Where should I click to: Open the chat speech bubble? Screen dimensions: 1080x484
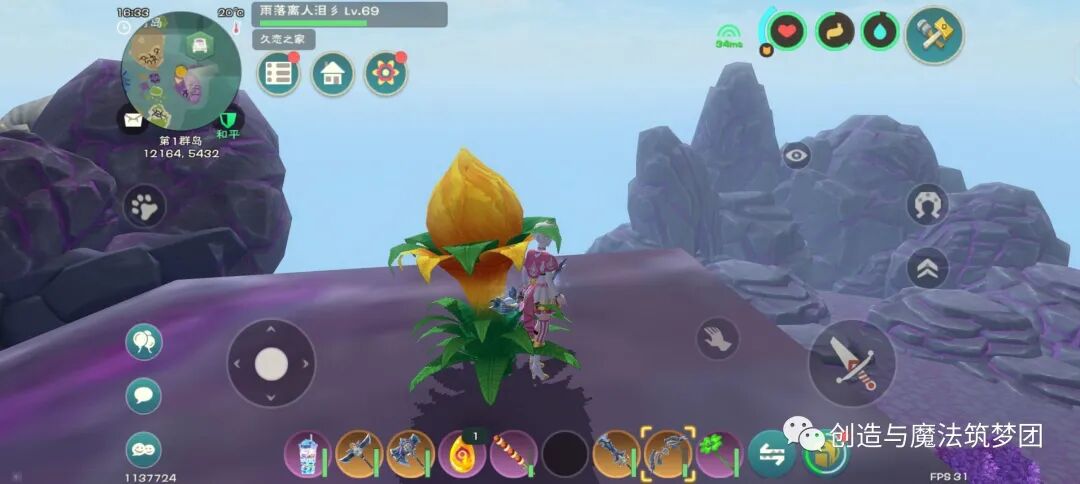[143, 395]
